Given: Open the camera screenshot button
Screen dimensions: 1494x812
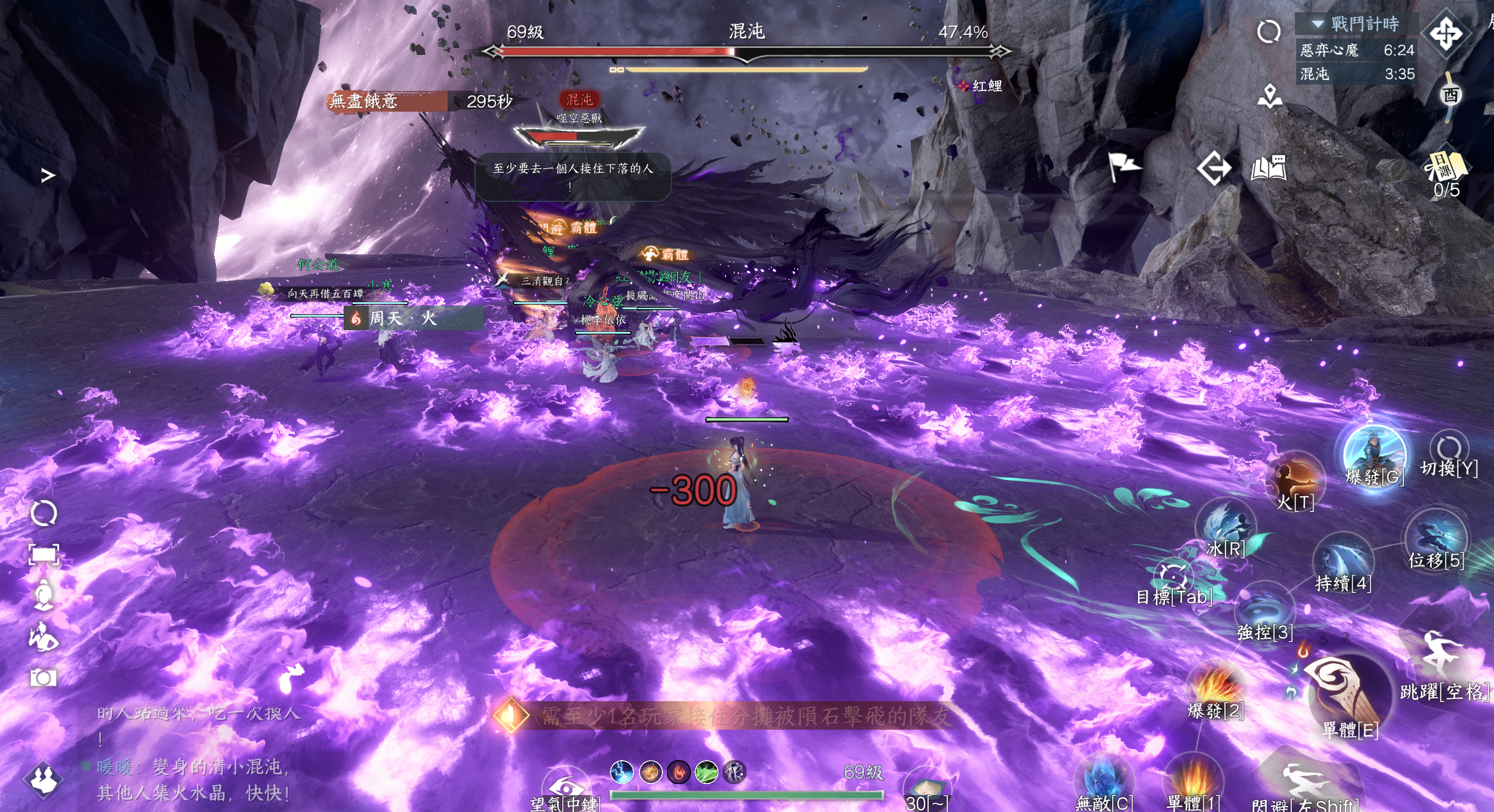Looking at the screenshot, I should pyautogui.click(x=43, y=678).
